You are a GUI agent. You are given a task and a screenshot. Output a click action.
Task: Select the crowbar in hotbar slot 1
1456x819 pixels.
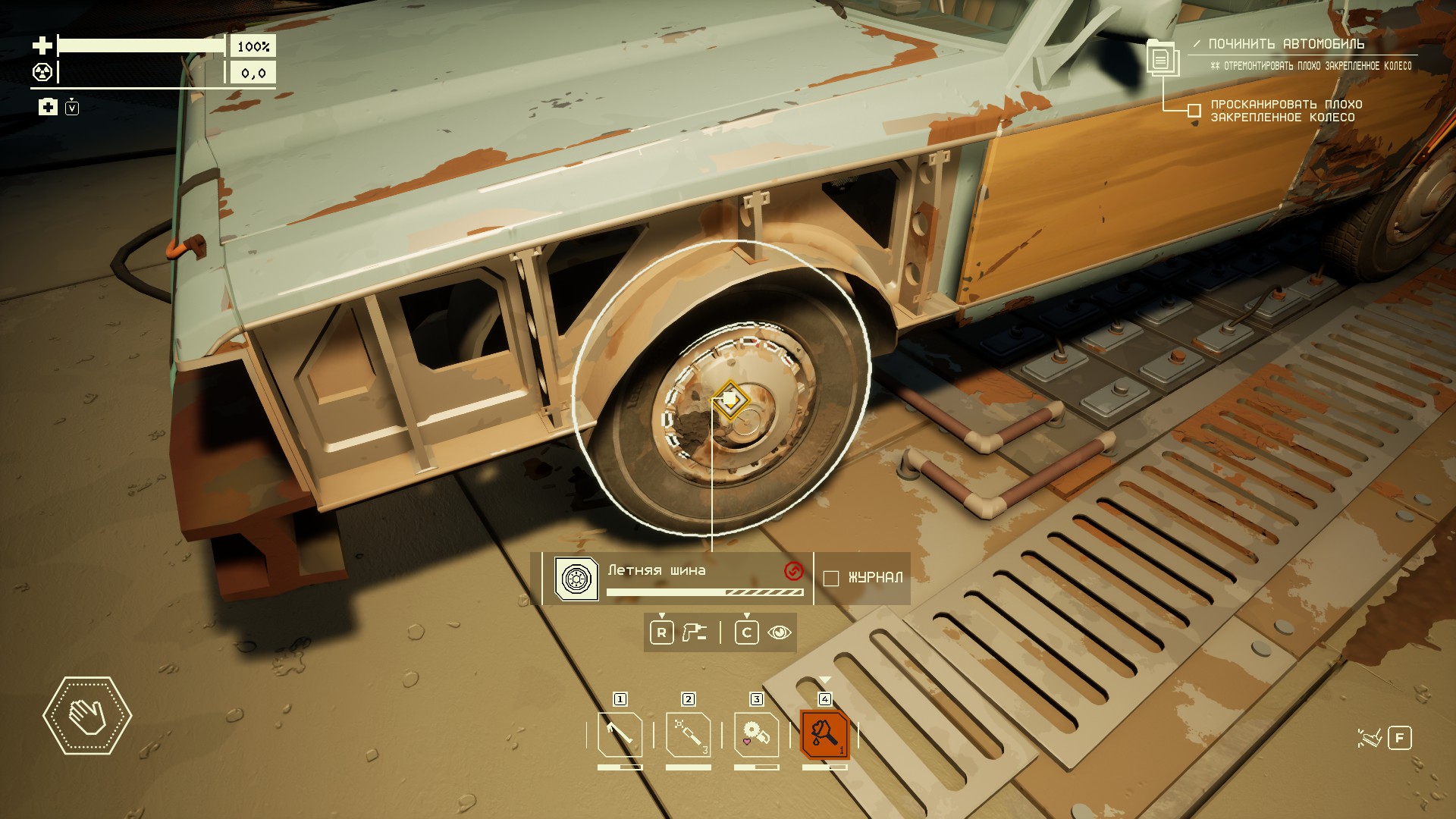pos(620,734)
